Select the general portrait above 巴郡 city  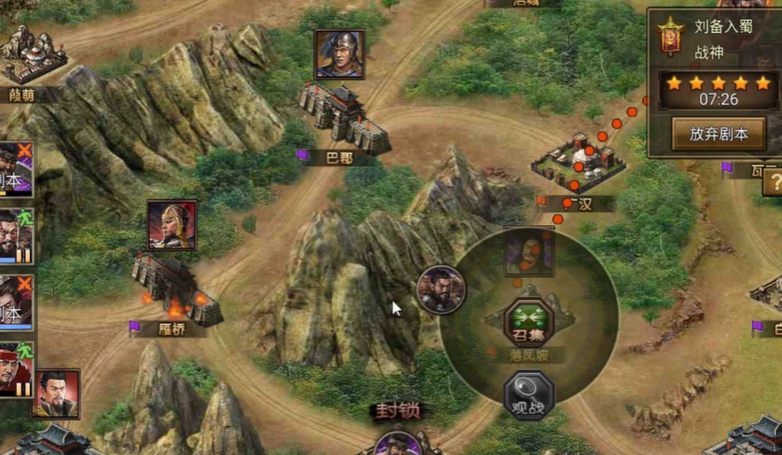coord(339,55)
